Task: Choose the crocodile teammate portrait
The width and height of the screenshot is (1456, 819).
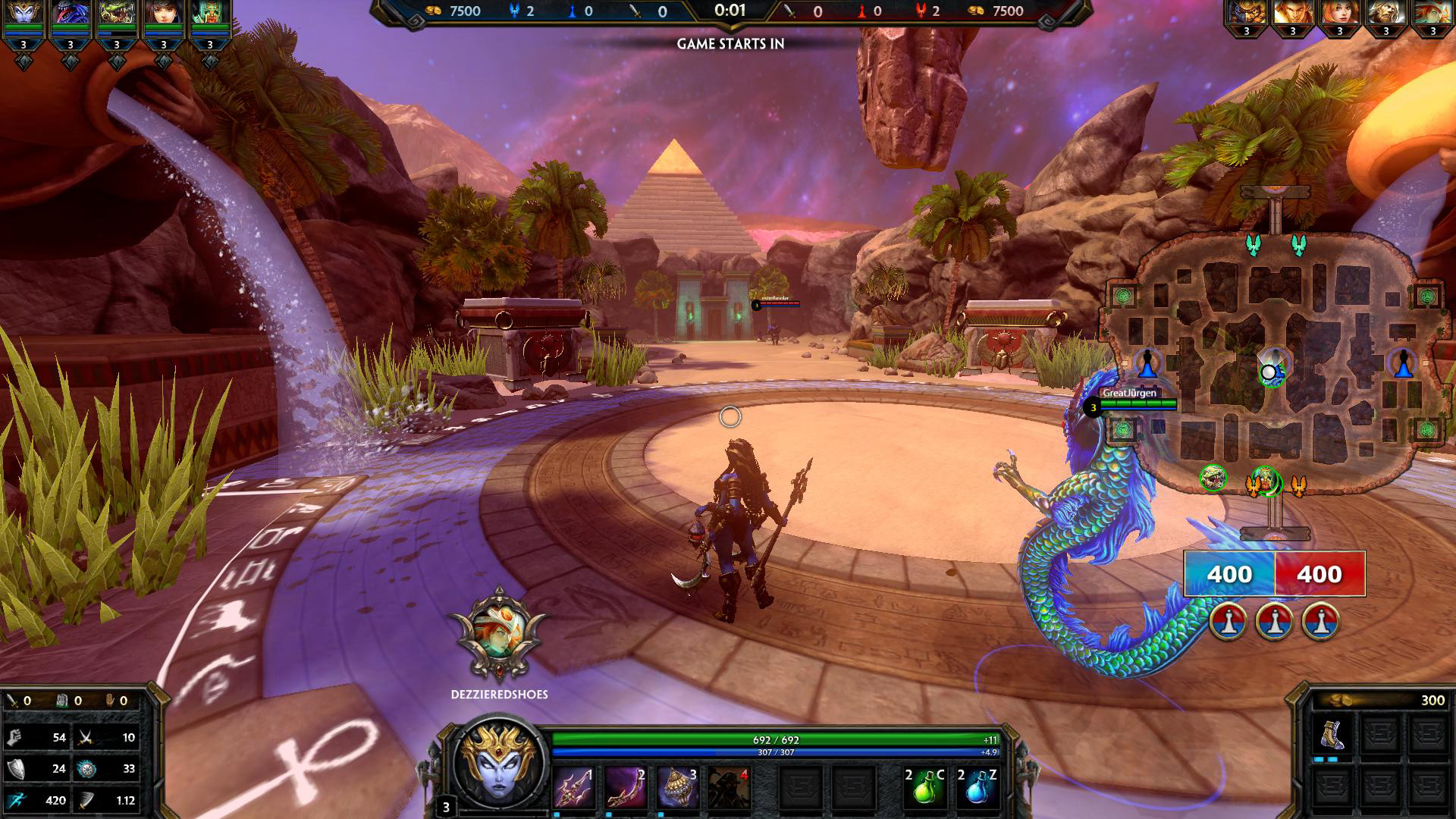Action: (116, 15)
